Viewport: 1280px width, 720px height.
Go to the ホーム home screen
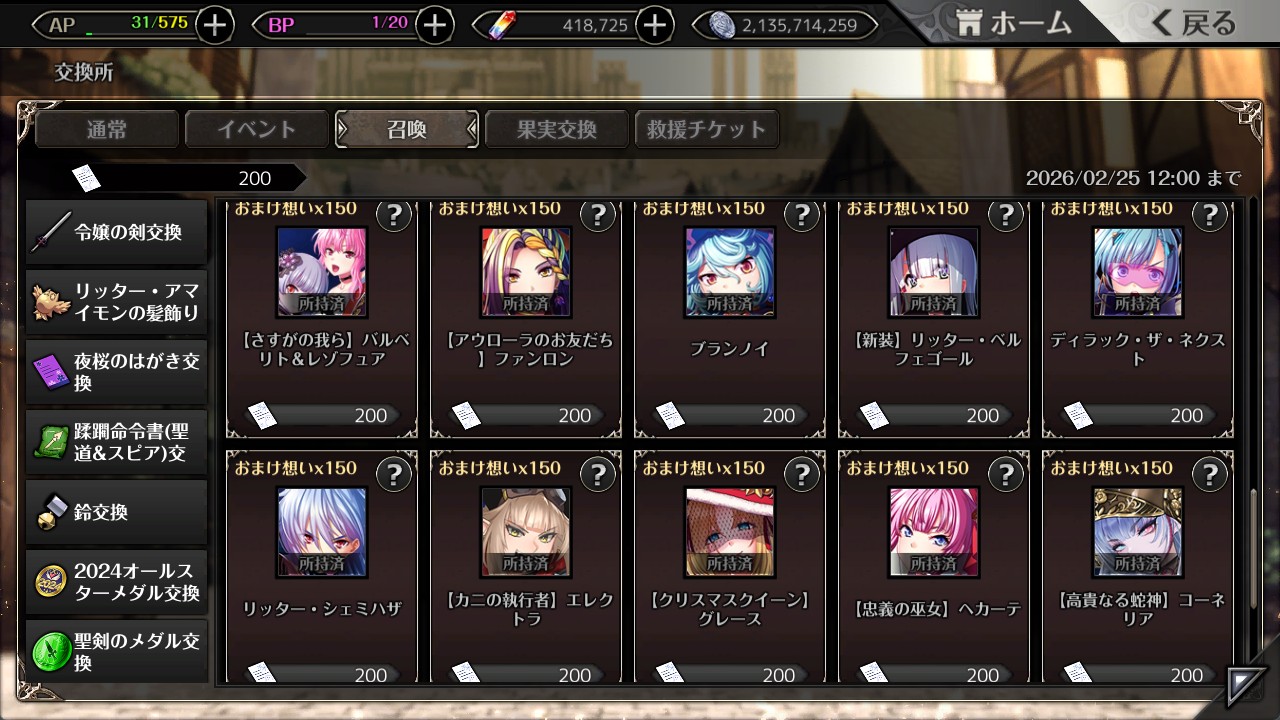pyautogui.click(x=1014, y=24)
